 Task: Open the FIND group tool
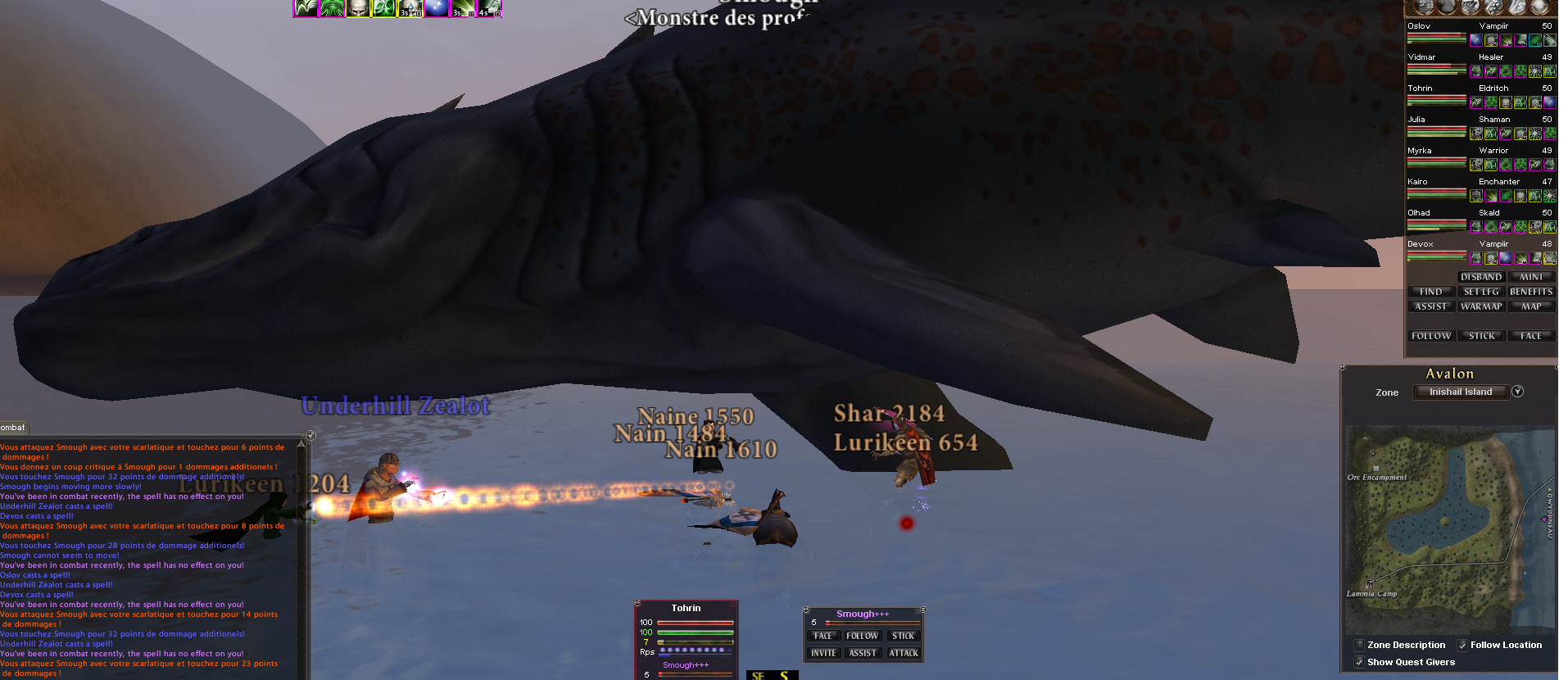tap(1430, 292)
